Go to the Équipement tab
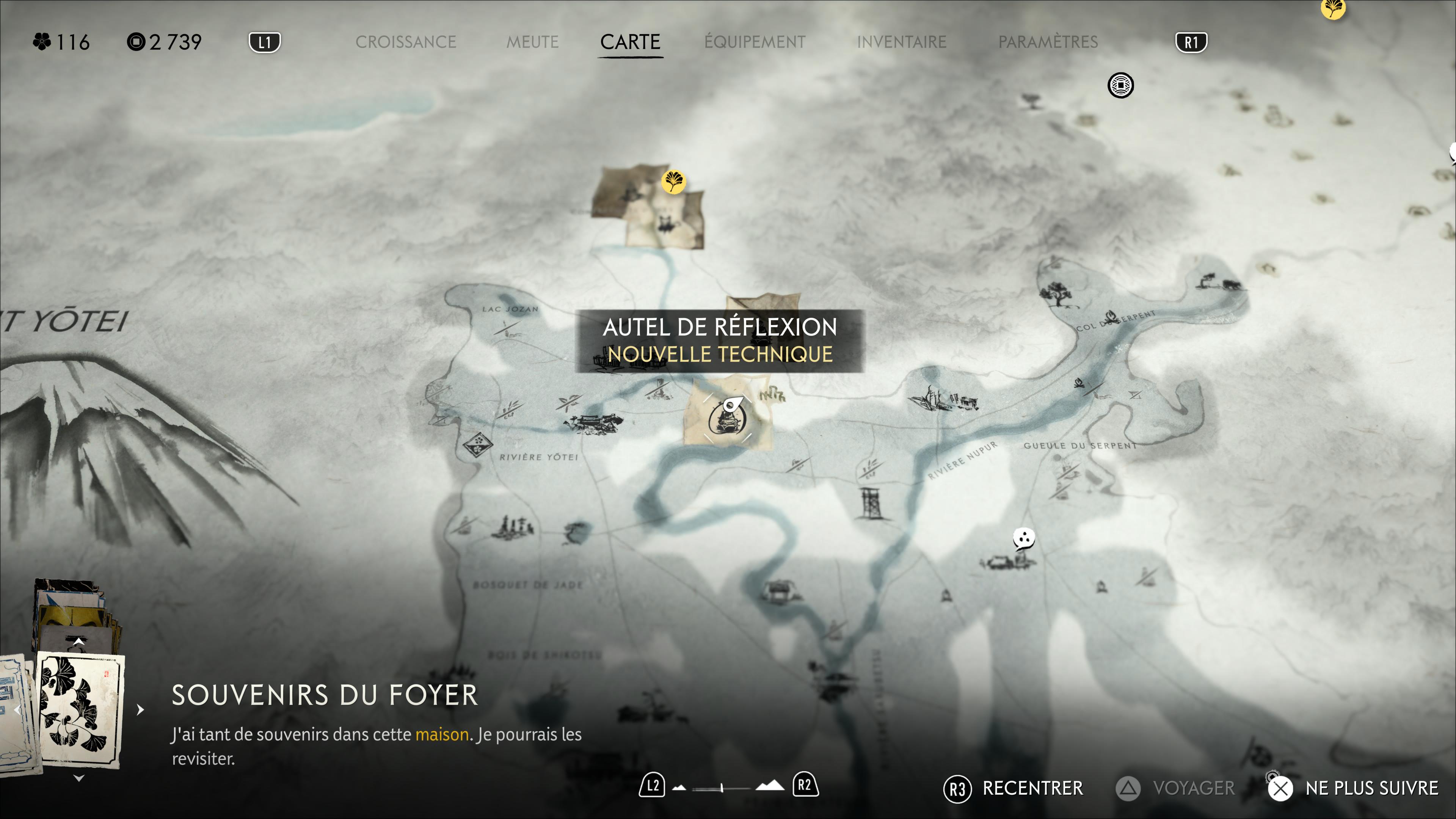 point(755,42)
